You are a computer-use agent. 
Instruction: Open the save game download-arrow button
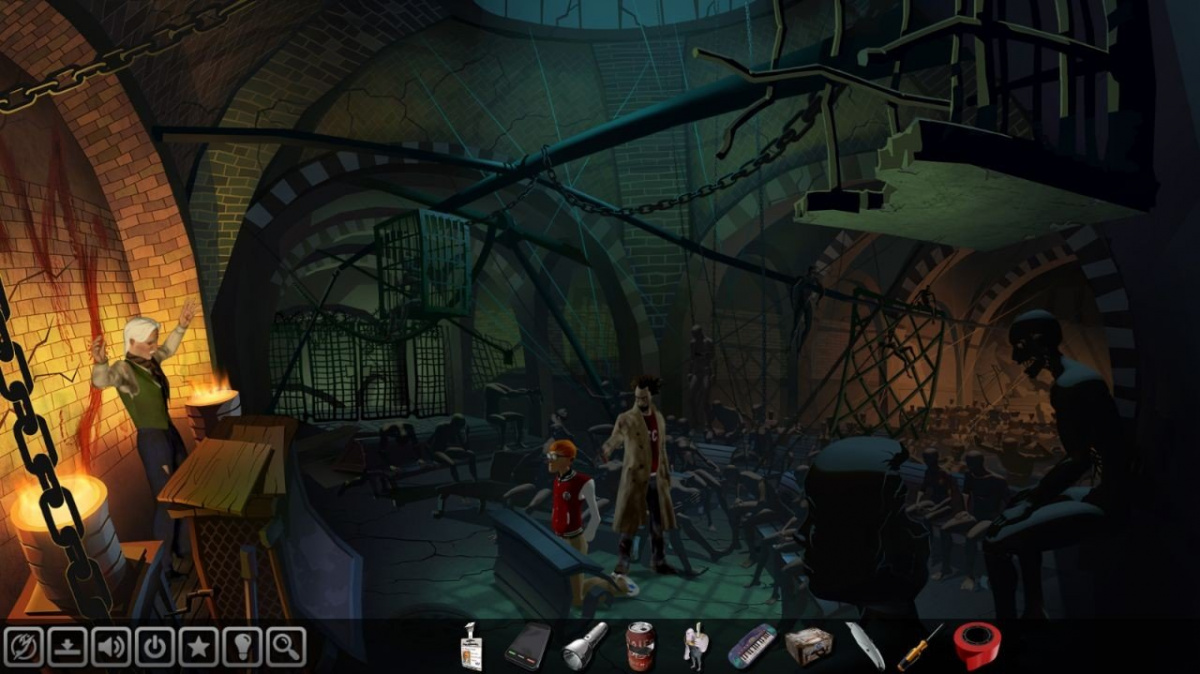click(x=67, y=646)
